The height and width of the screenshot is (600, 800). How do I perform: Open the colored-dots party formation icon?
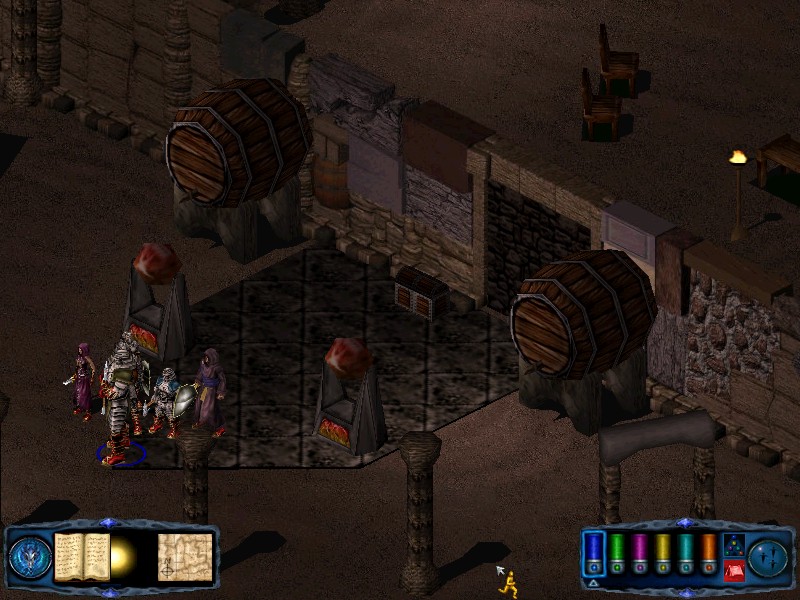(x=733, y=545)
